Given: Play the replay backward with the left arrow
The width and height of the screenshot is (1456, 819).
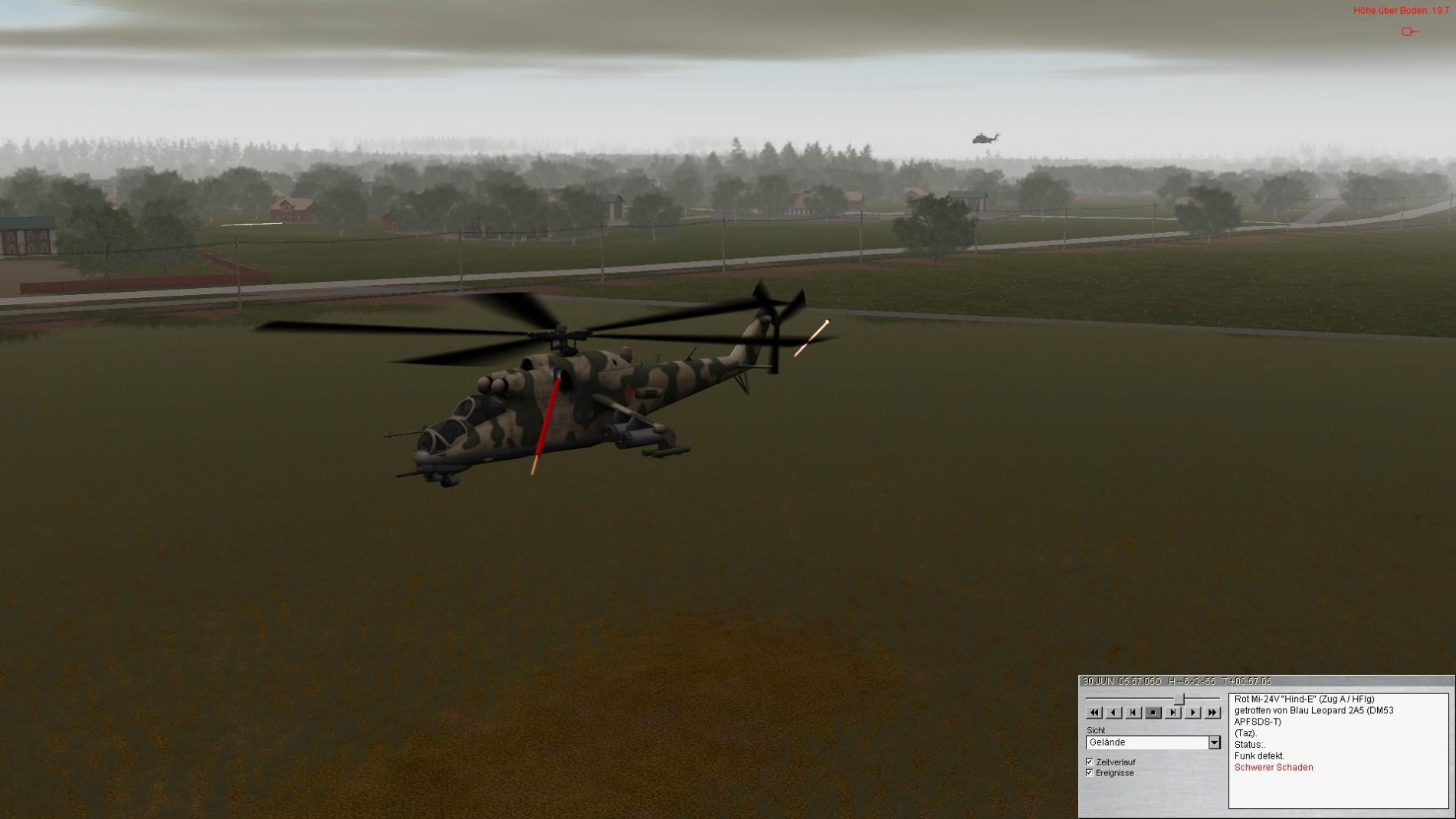Looking at the screenshot, I should coord(1114,713).
